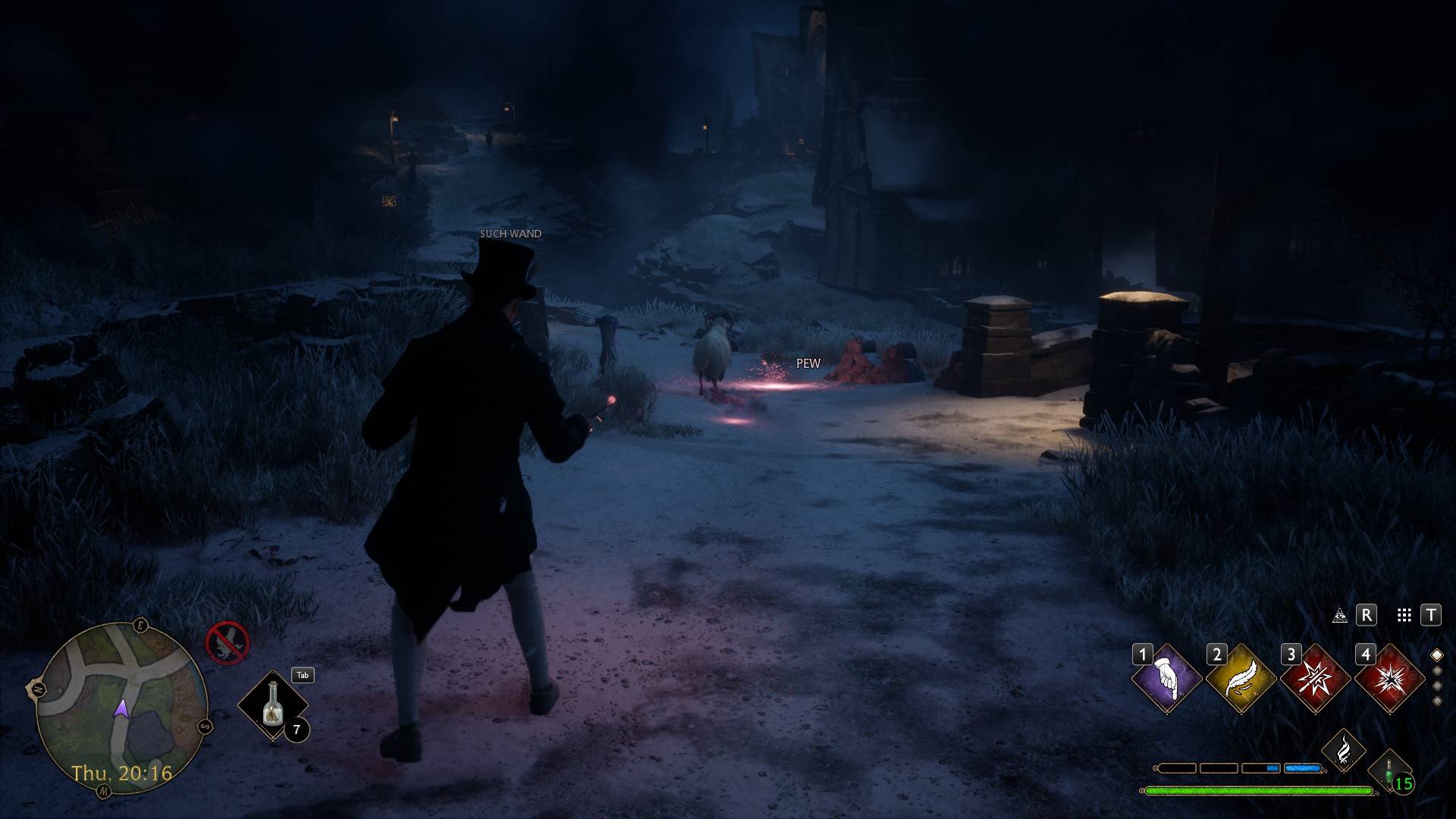The image size is (1456, 819).
Task: Expand spell sets via the R key prompt
Action: 1367,617
